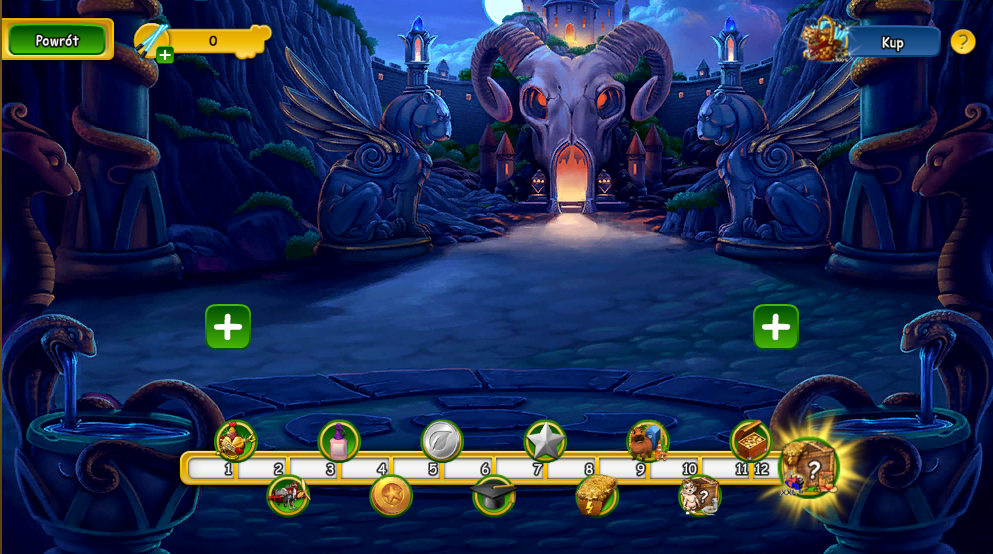993x554 pixels.
Task: Inspect the pink potion bottle reward
Action: 339,441
